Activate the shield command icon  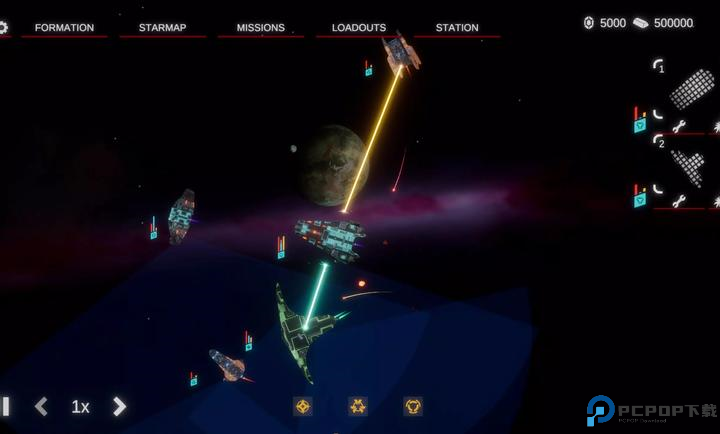point(413,406)
